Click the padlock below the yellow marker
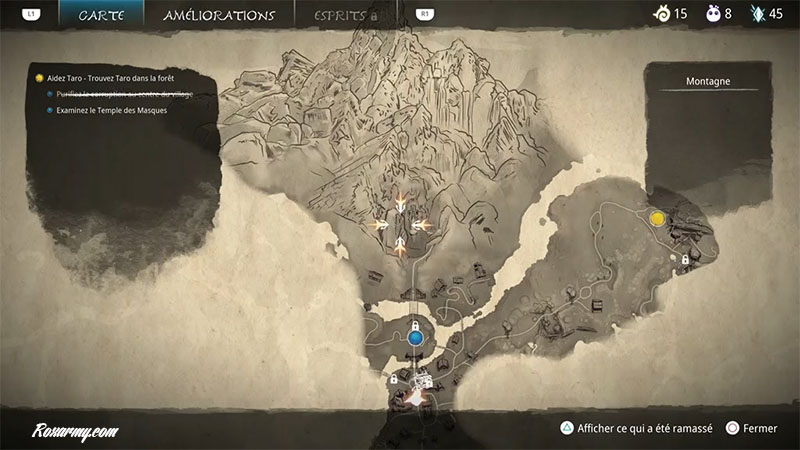 (685, 260)
